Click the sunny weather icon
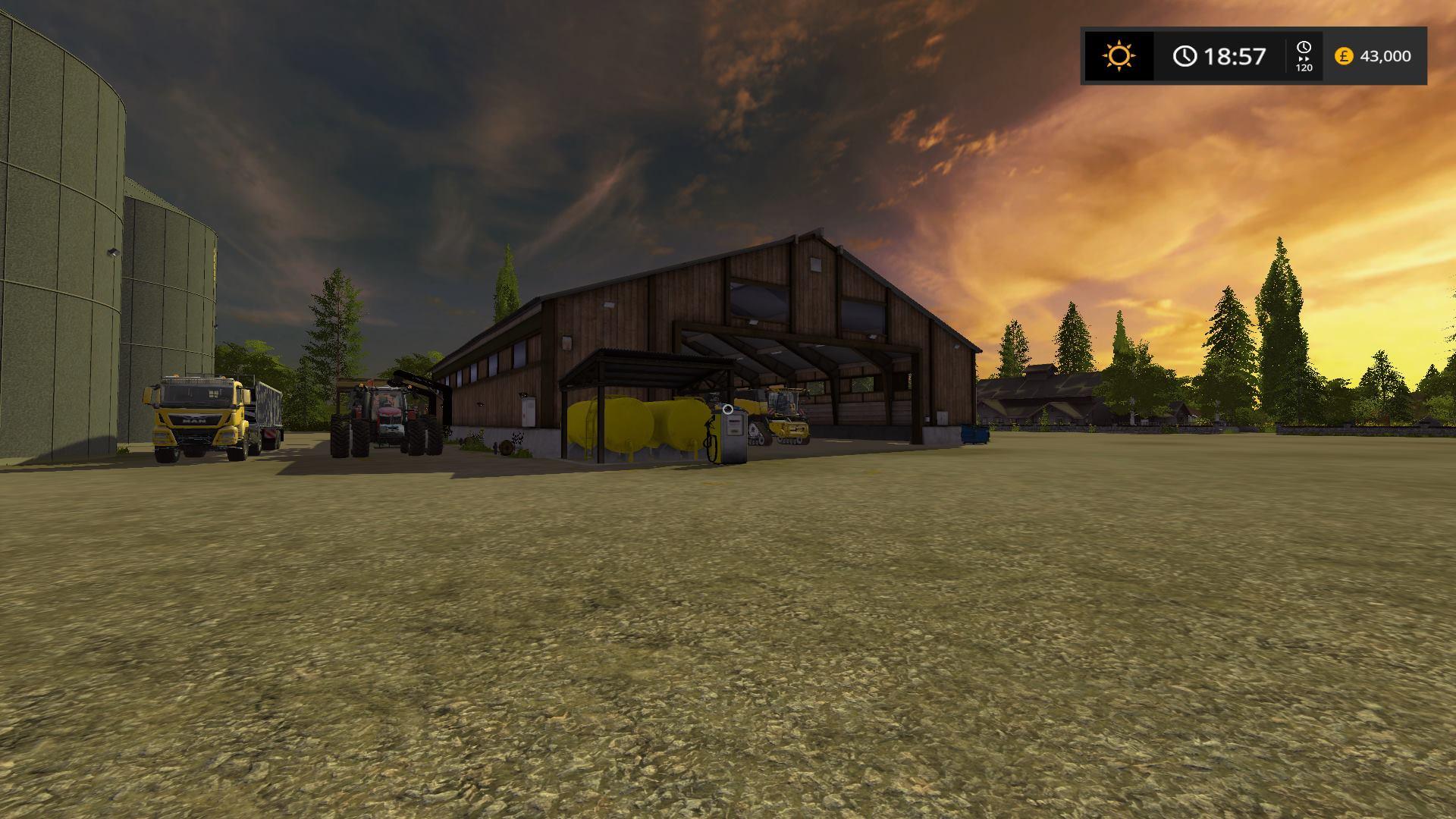This screenshot has width=1456, height=819. (x=1119, y=56)
